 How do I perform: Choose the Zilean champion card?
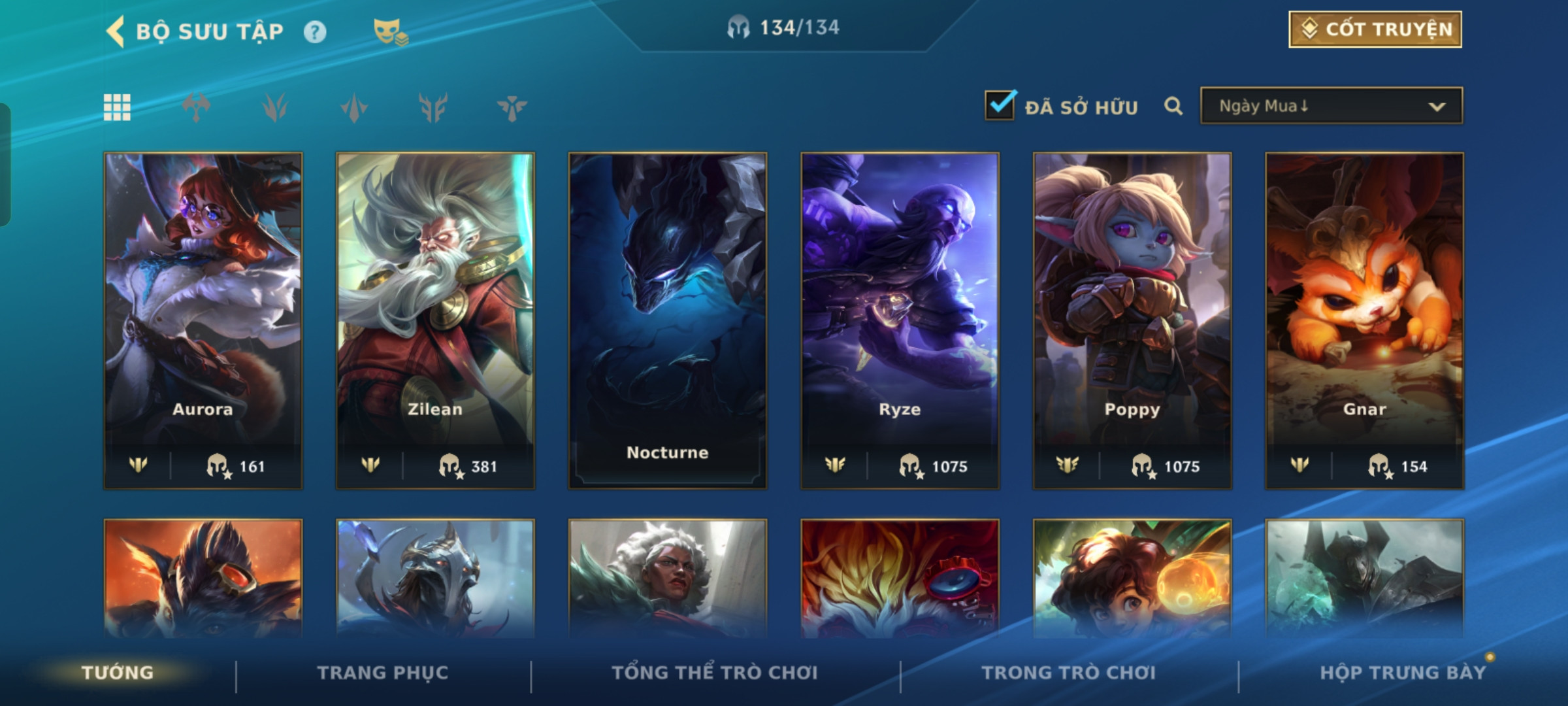tap(435, 320)
